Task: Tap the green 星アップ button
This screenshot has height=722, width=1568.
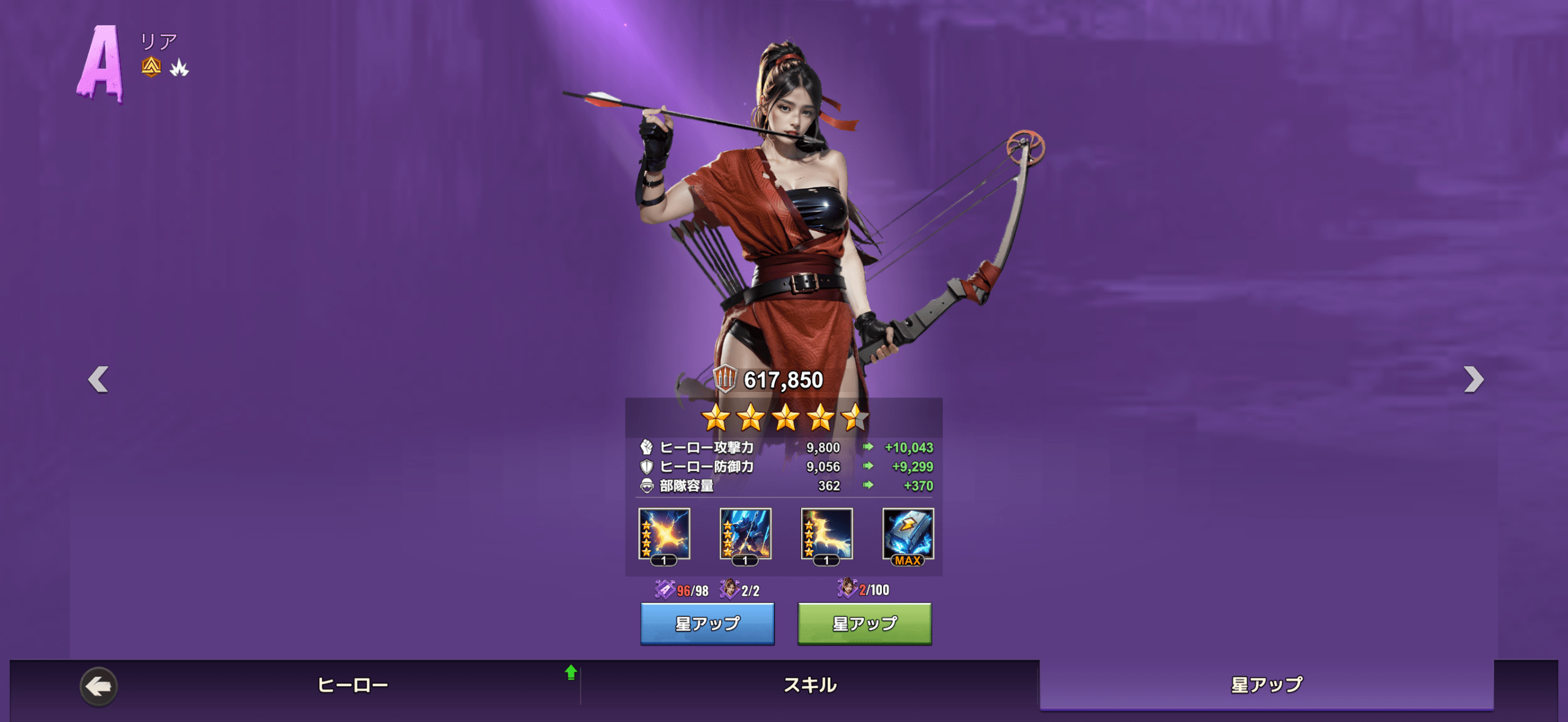Action: pyautogui.click(x=864, y=623)
